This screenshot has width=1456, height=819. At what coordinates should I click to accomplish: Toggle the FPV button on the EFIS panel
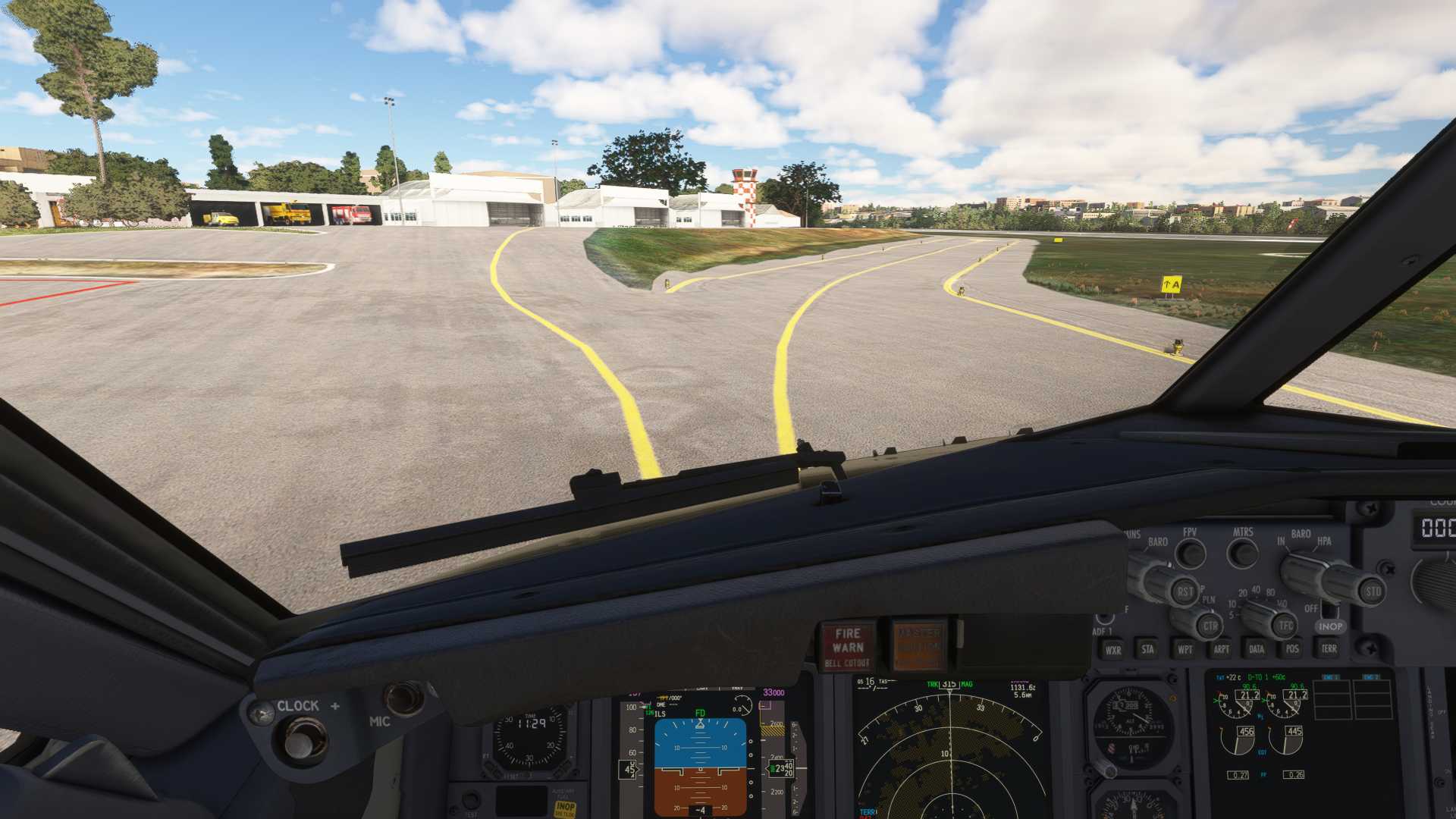pyautogui.click(x=1191, y=554)
